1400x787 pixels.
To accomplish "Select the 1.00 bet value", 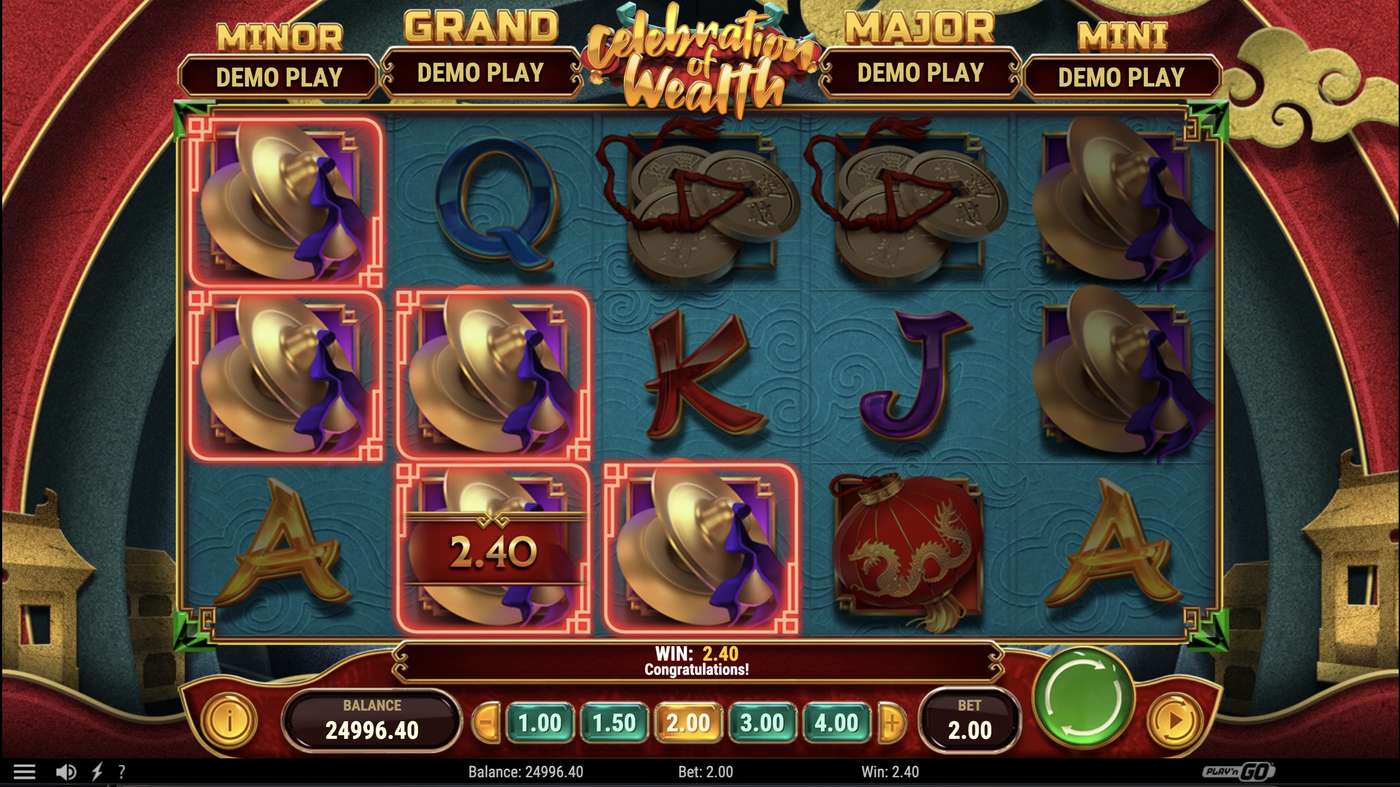I will [x=540, y=723].
